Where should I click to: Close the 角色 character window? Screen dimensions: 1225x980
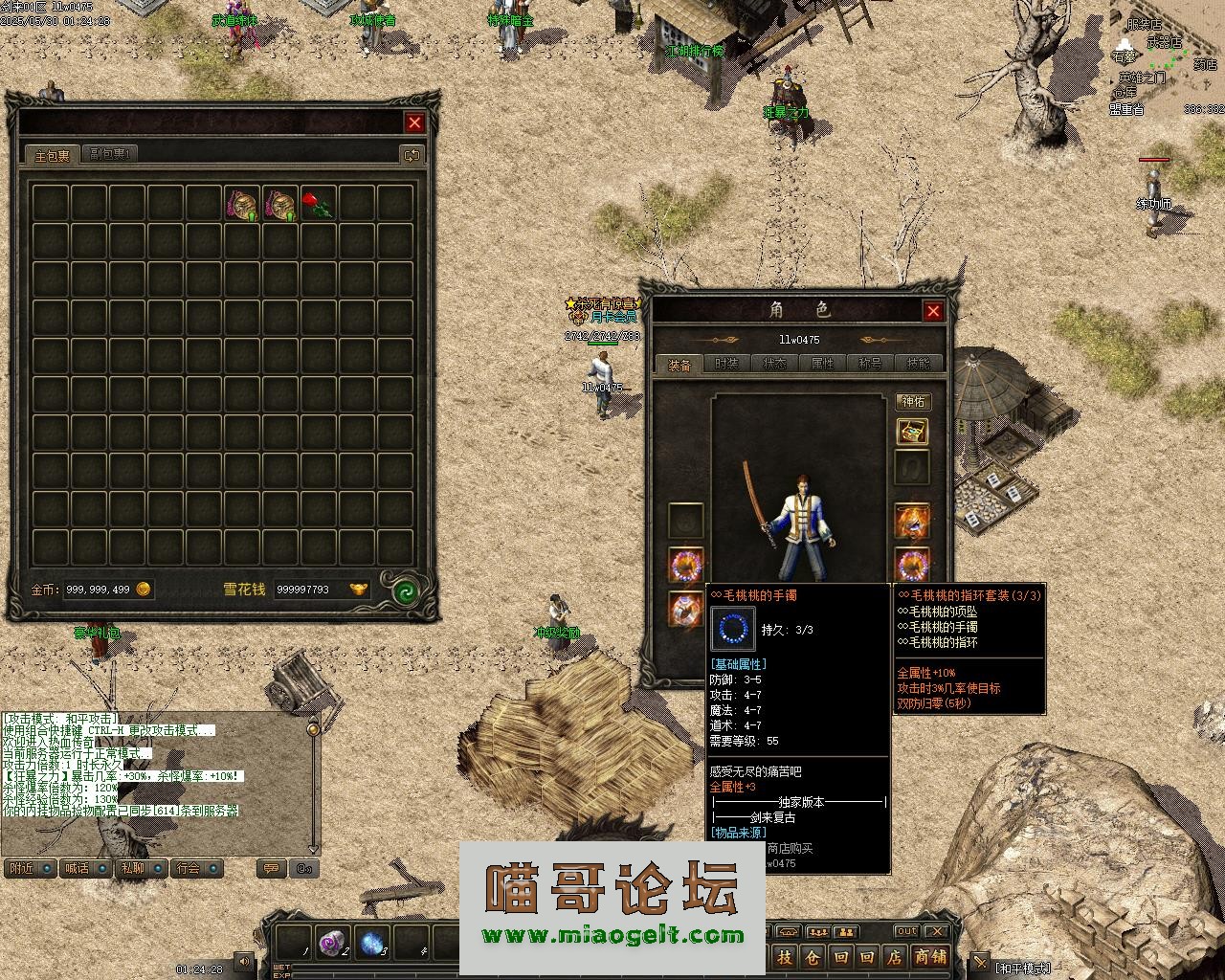coord(933,310)
